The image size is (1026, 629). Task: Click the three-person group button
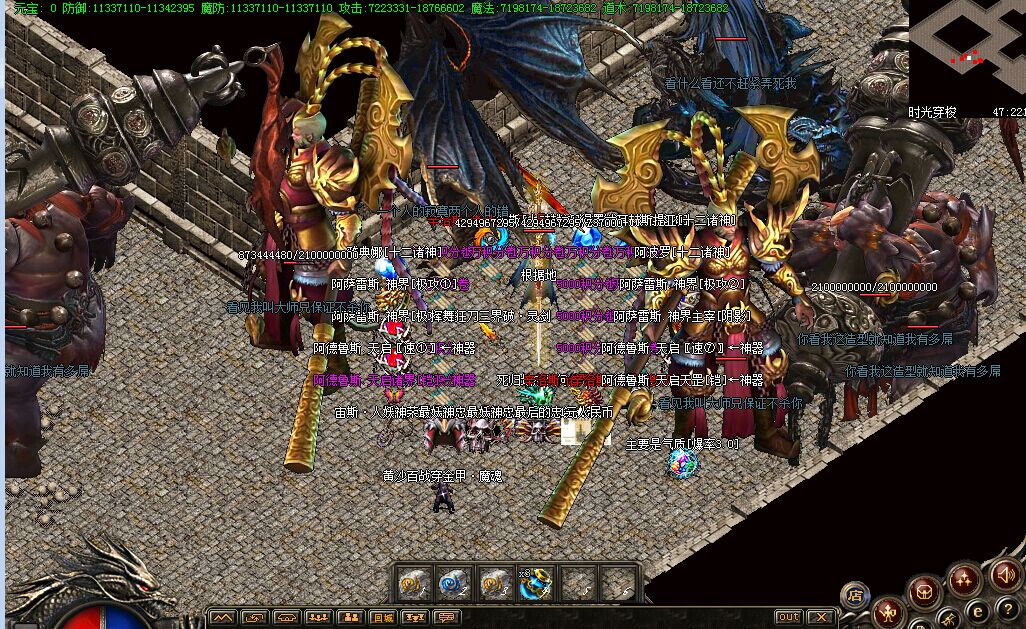point(319,618)
